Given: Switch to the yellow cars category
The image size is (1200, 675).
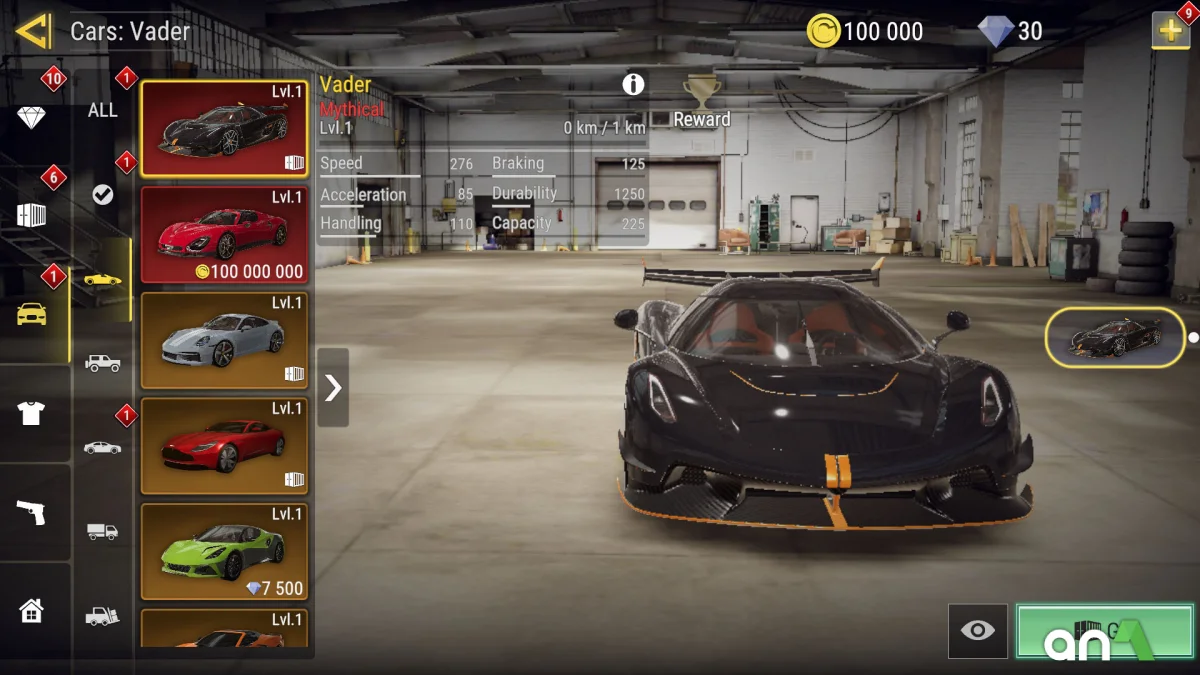Looking at the screenshot, I should [32, 314].
